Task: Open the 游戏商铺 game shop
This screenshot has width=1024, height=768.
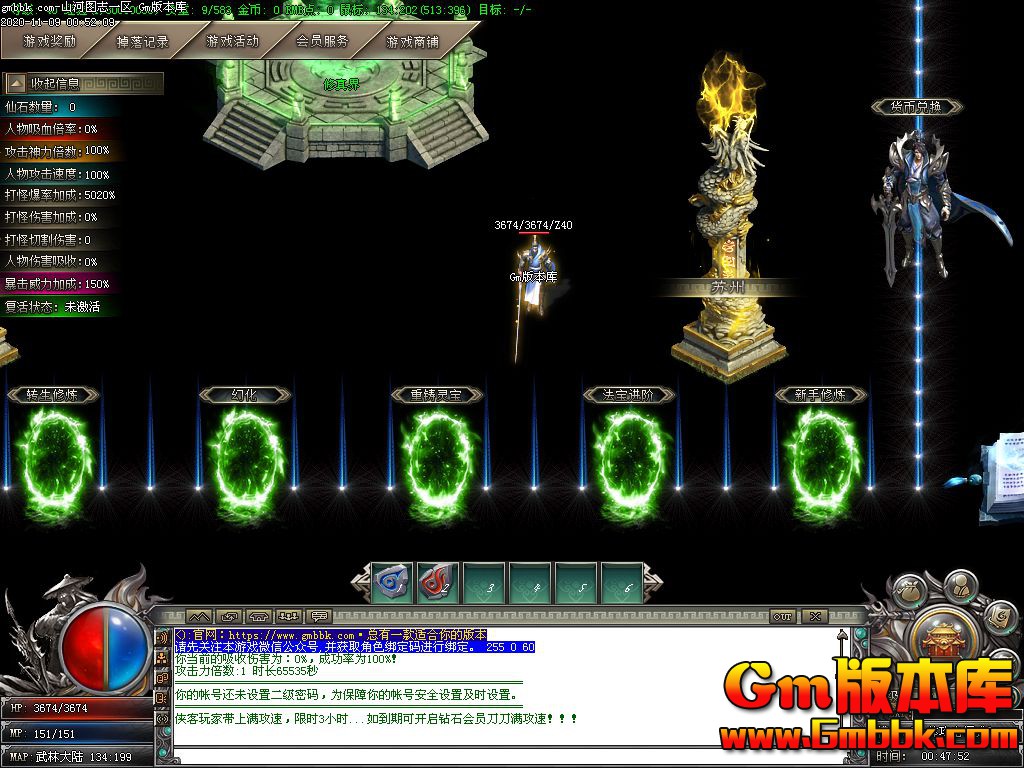Action: pyautogui.click(x=412, y=42)
